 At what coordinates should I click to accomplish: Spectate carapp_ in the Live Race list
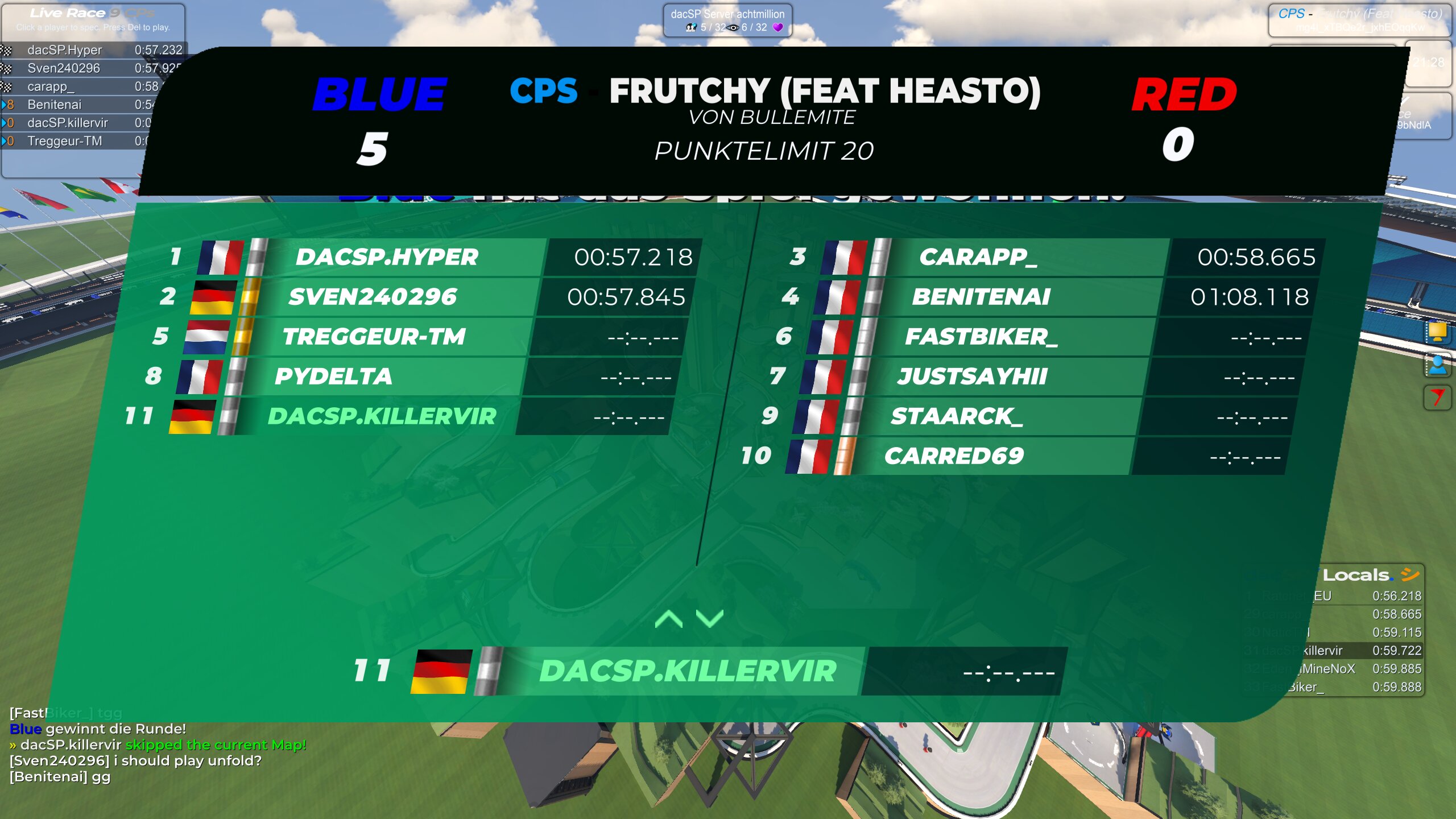click(x=51, y=86)
